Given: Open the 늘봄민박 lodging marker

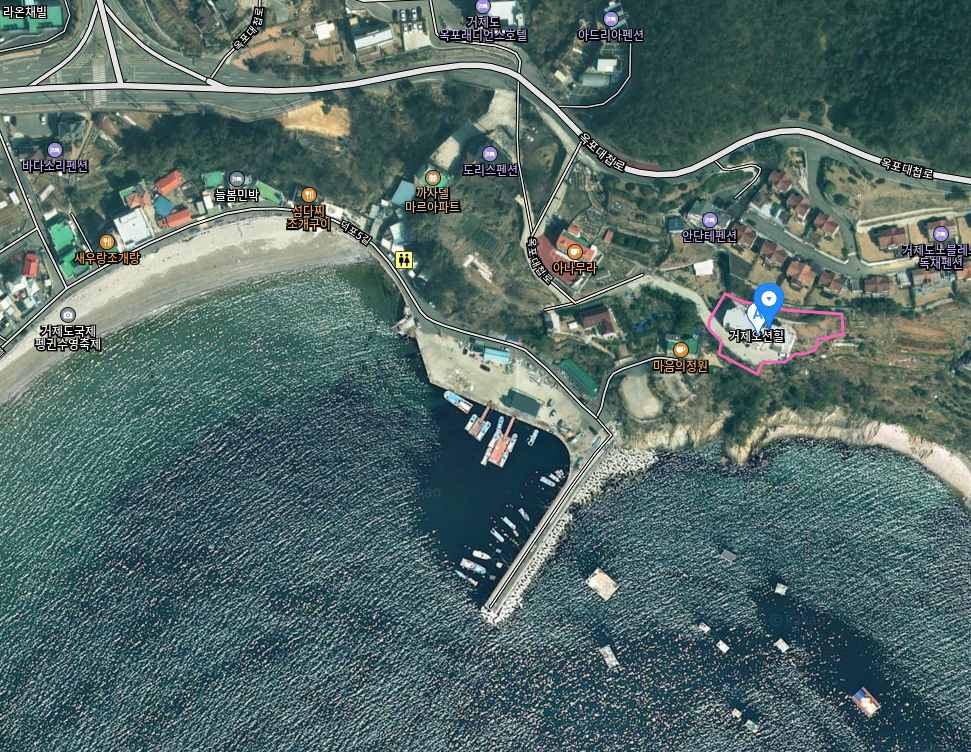Looking at the screenshot, I should point(237,179).
